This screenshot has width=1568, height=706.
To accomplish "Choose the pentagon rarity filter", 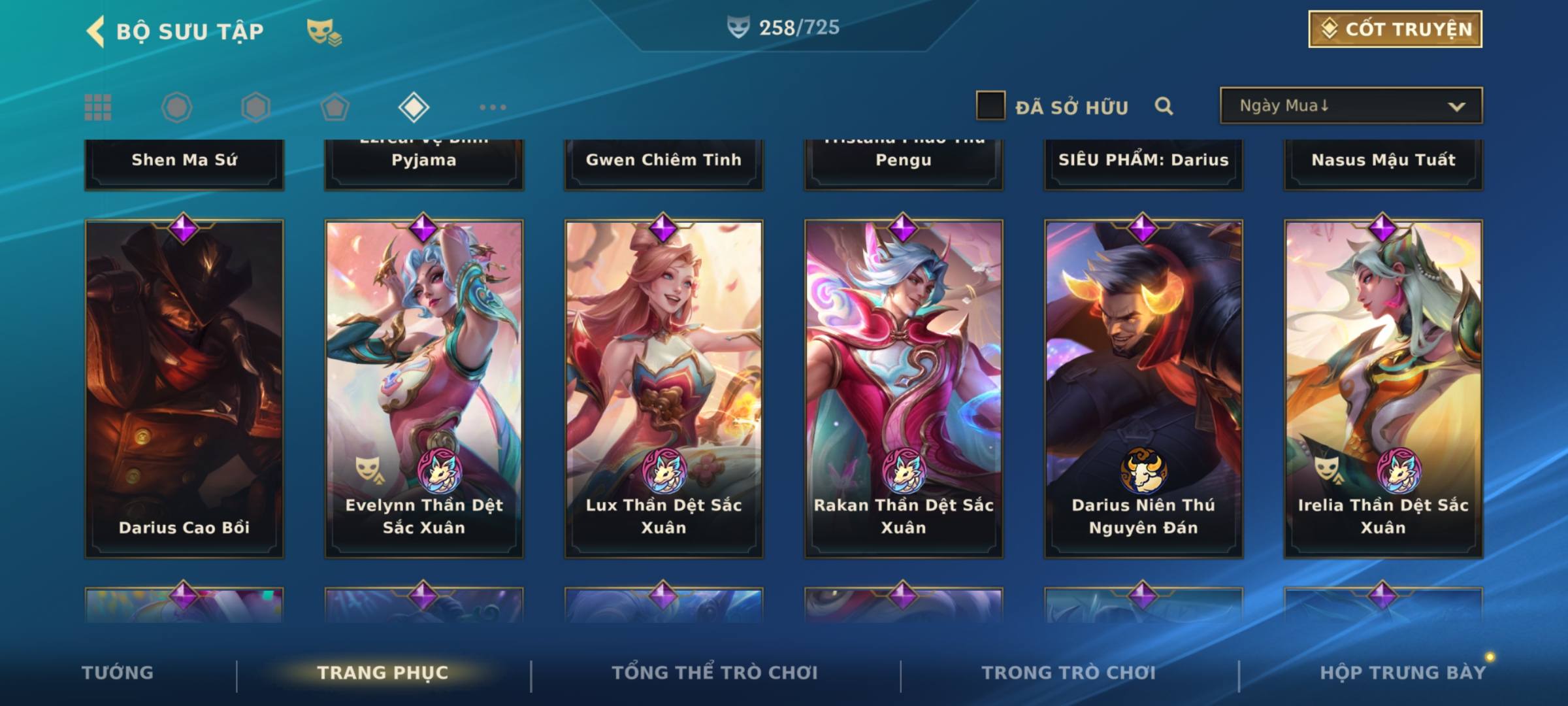I will tap(335, 107).
